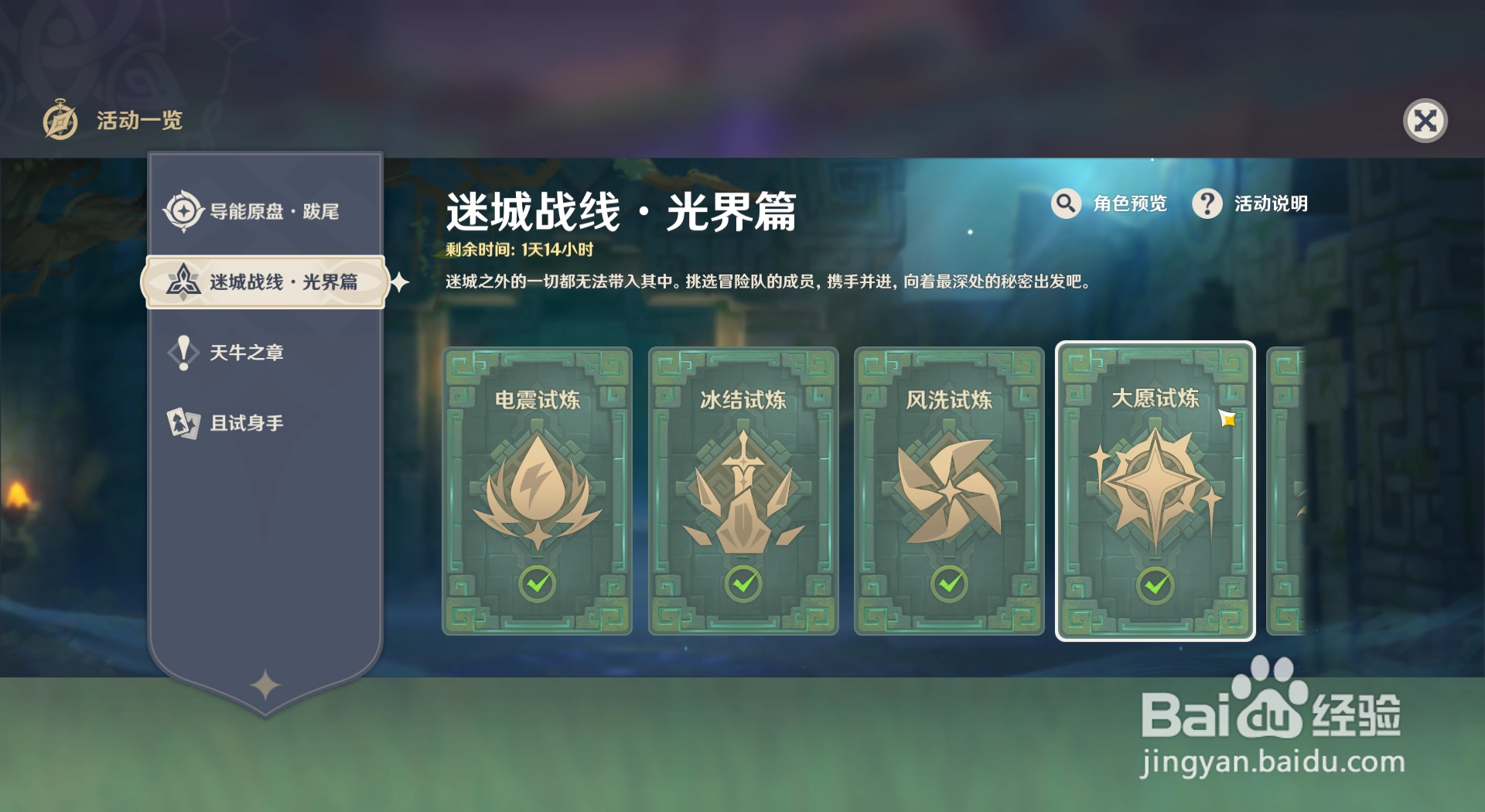Screen dimensions: 1485x812
Task: Select the cards icon next to 且试身手
Action: [183, 422]
